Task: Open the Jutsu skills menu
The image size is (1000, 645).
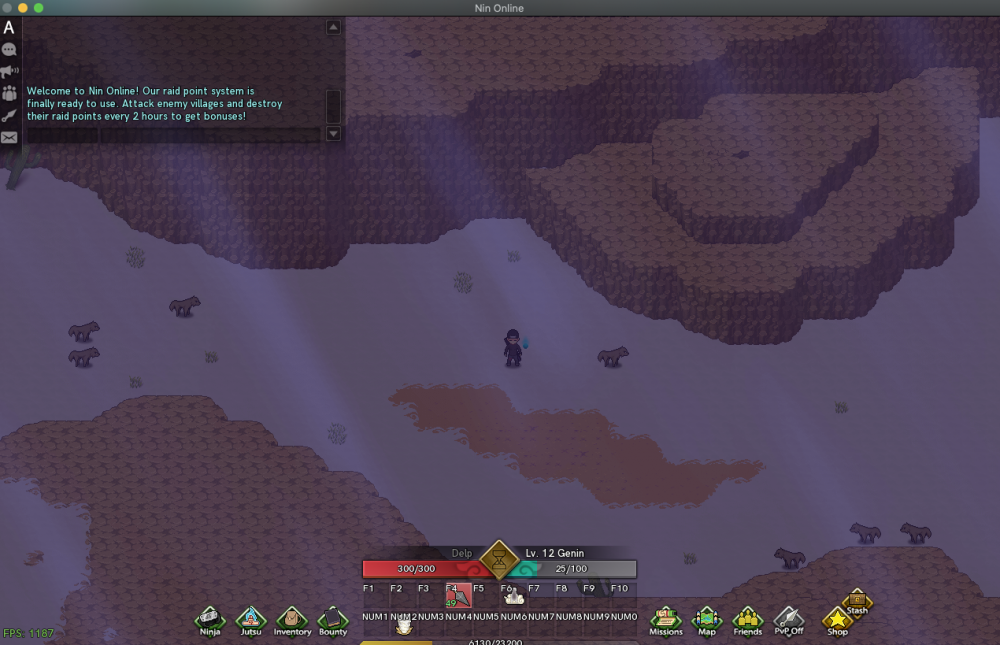Action: click(x=251, y=619)
